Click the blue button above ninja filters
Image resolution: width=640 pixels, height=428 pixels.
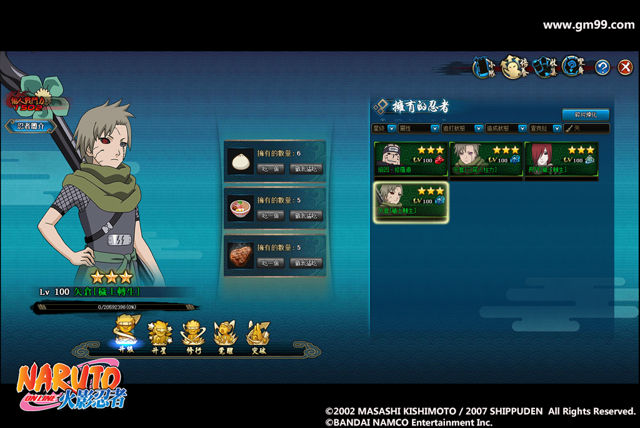[x=585, y=114]
